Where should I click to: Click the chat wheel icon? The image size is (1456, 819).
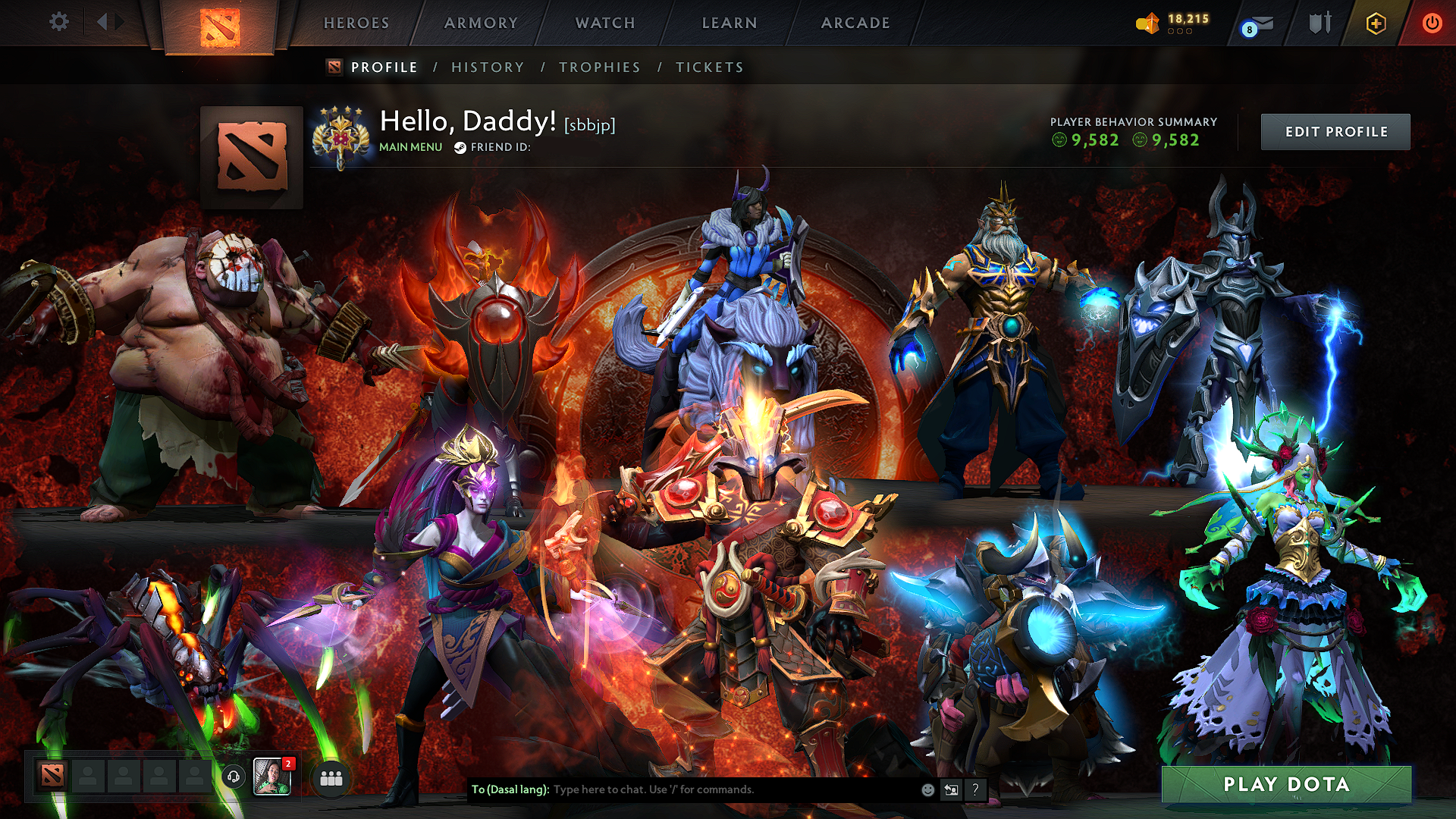point(952,789)
